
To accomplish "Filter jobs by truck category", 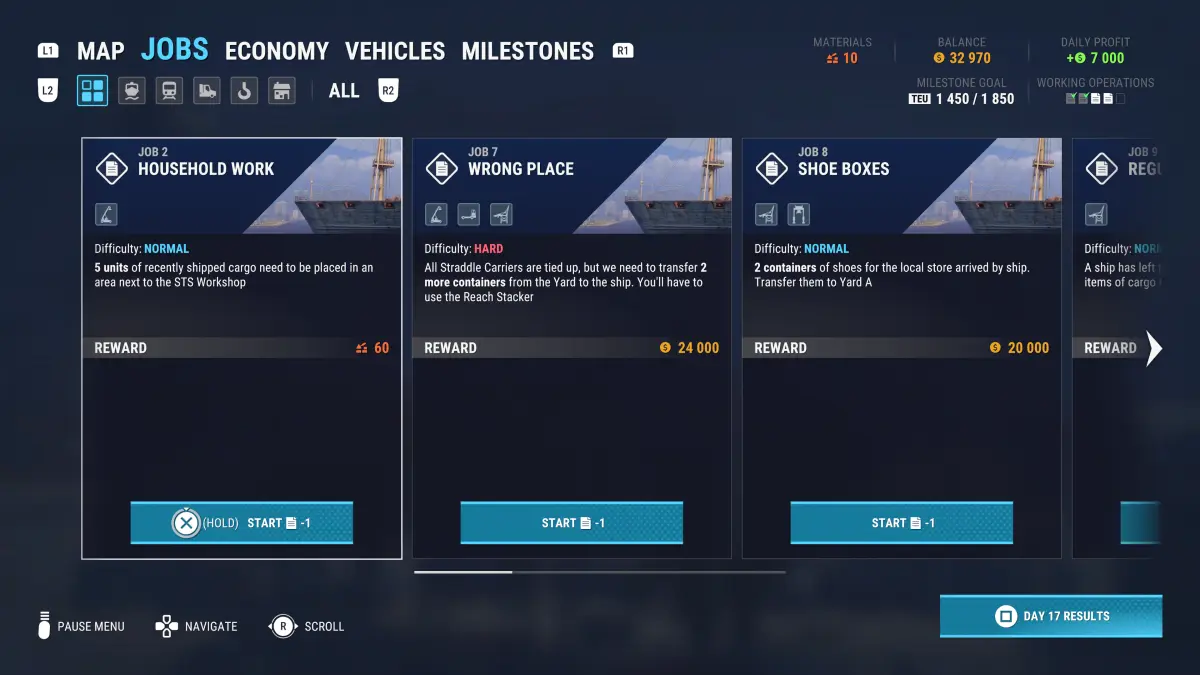I will pos(206,91).
